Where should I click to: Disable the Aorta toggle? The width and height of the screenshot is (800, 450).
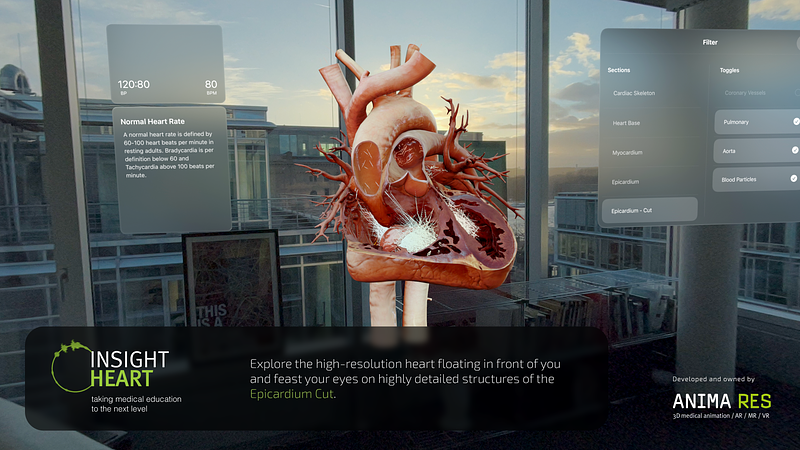[x=757, y=151]
